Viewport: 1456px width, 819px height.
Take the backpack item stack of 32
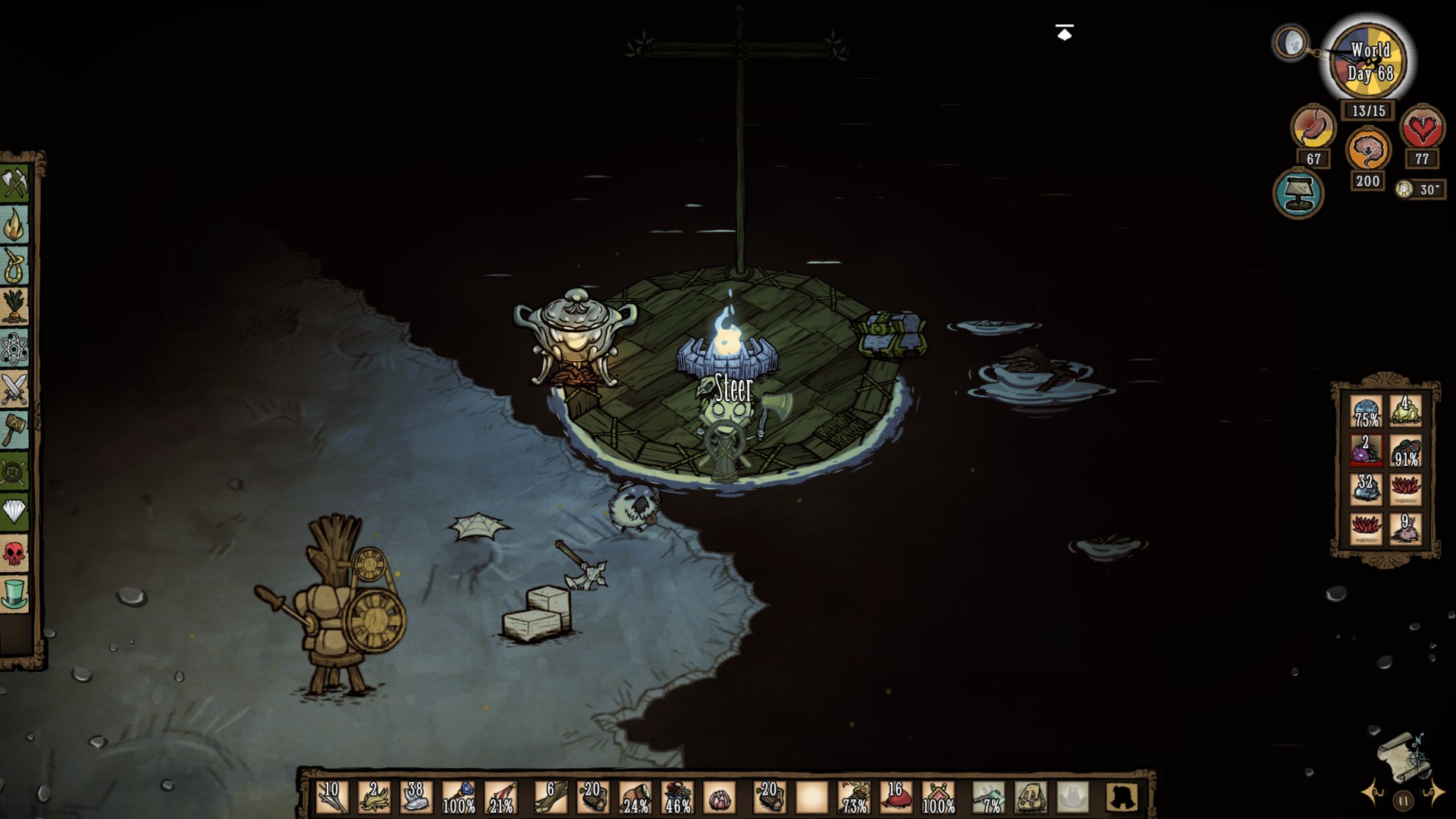tap(1366, 489)
